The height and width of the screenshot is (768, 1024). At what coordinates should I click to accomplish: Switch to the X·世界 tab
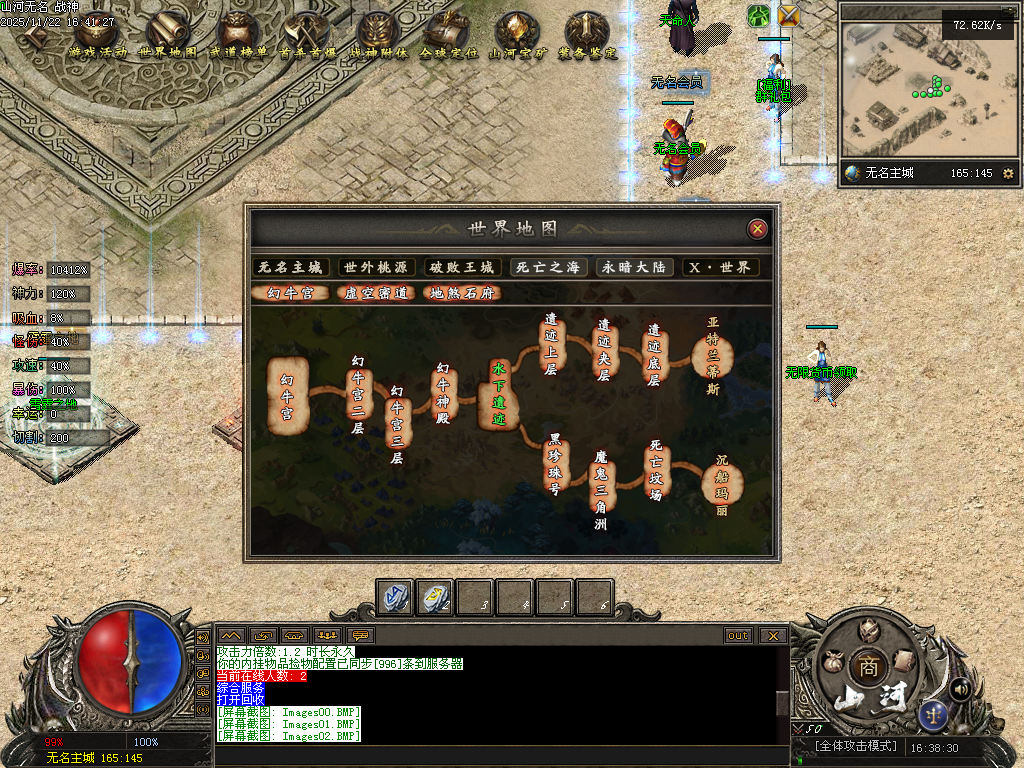click(x=720, y=267)
